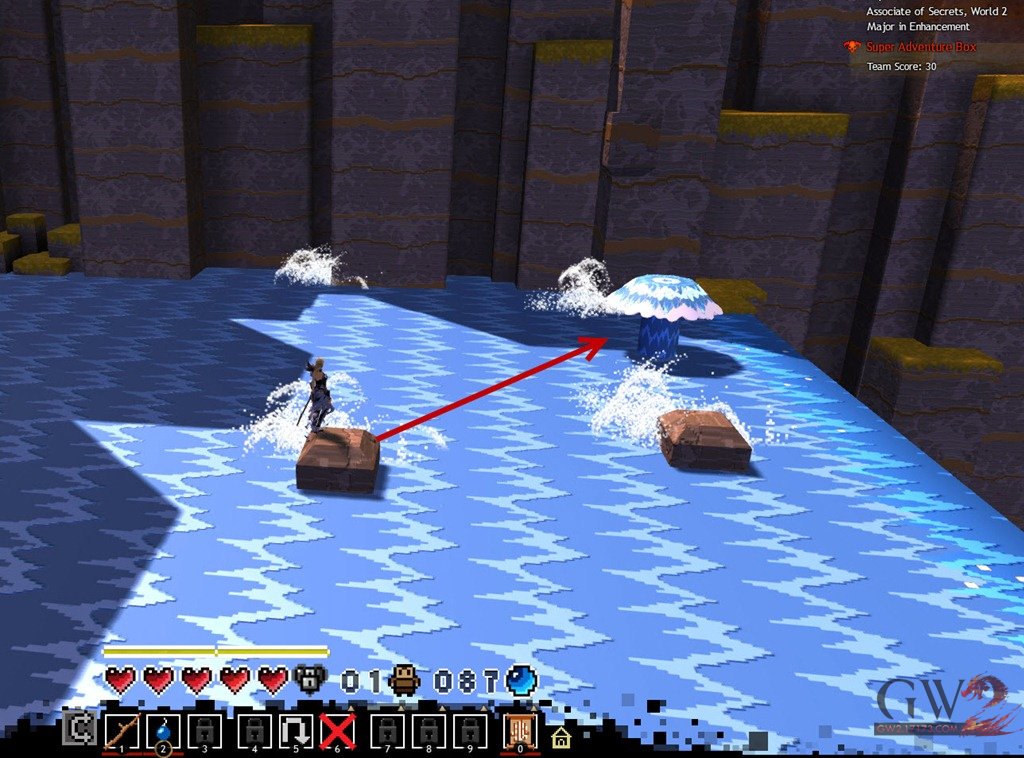Click the small yellow house icon
This screenshot has width=1024, height=758.
click(x=560, y=738)
